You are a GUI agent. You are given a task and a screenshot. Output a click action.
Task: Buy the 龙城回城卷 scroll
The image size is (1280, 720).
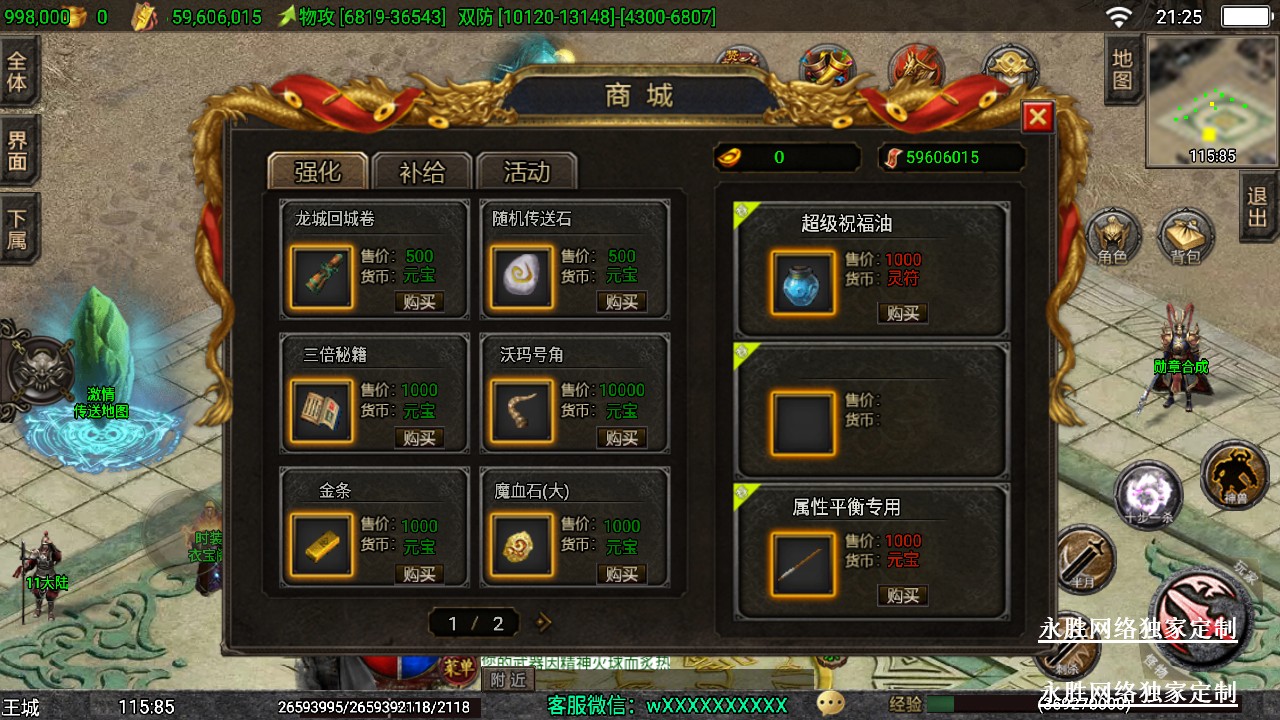419,302
